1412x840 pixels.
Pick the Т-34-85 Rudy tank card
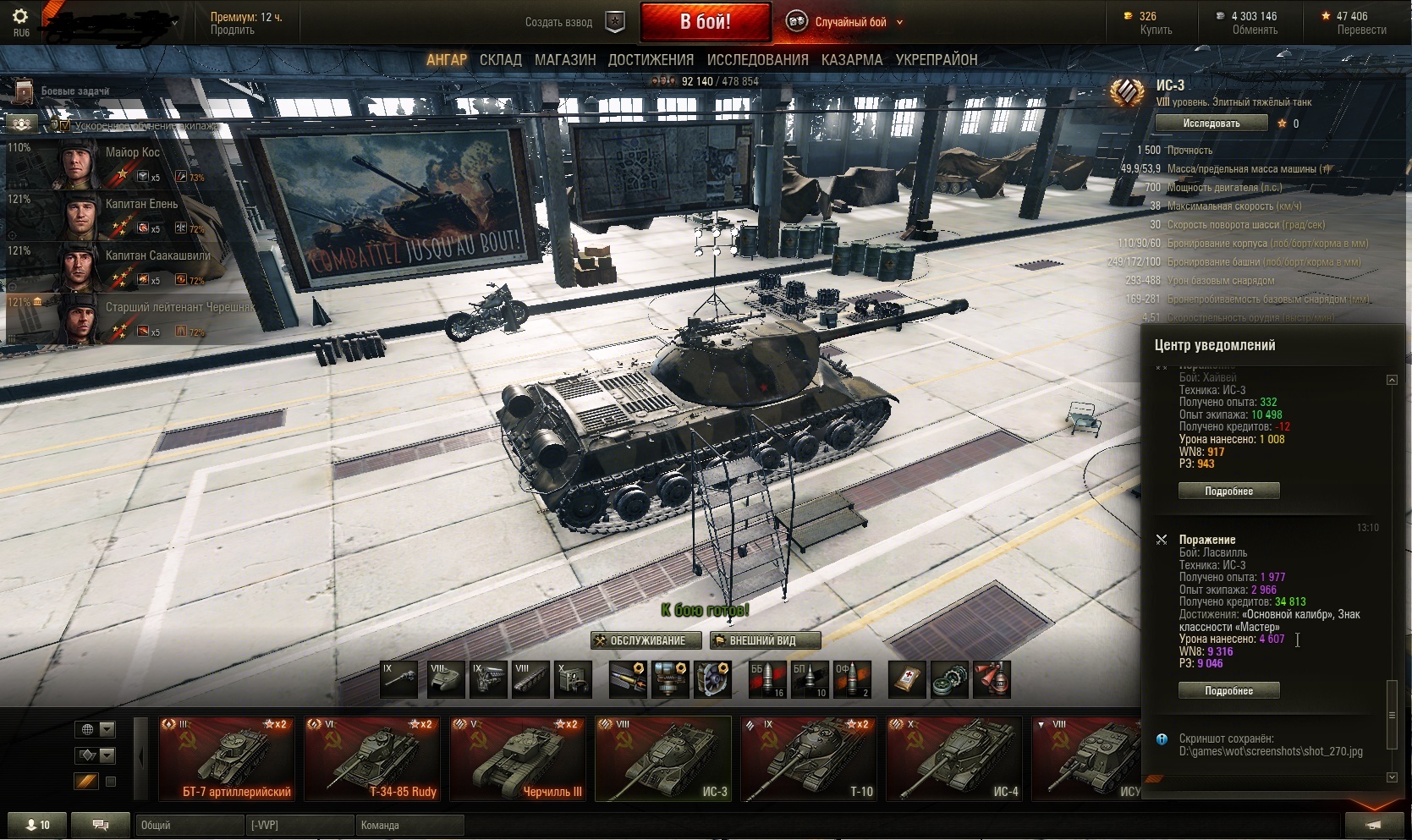point(372,759)
